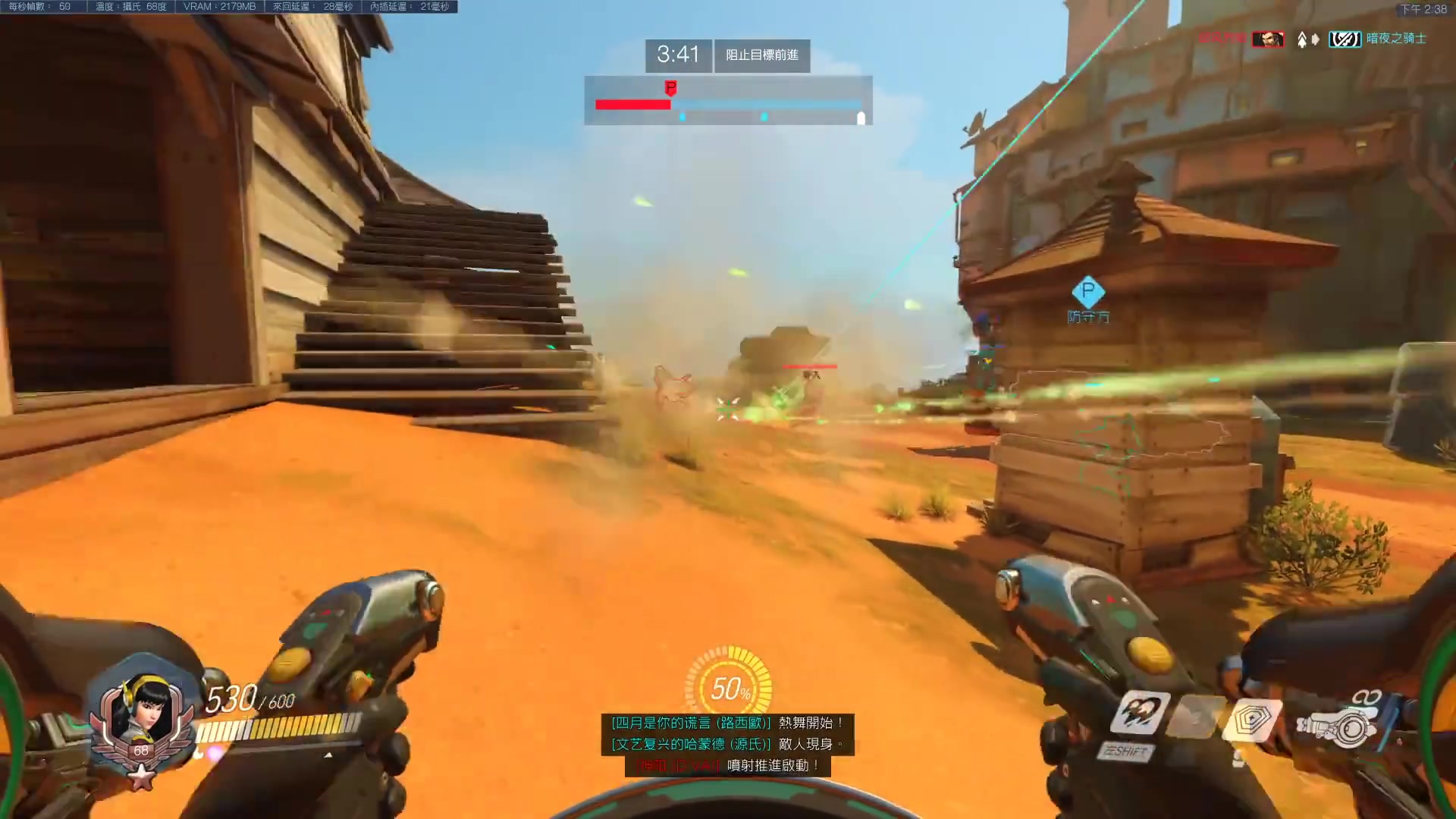
Task: Select the blue defender payload marker
Action: [x=1087, y=291]
